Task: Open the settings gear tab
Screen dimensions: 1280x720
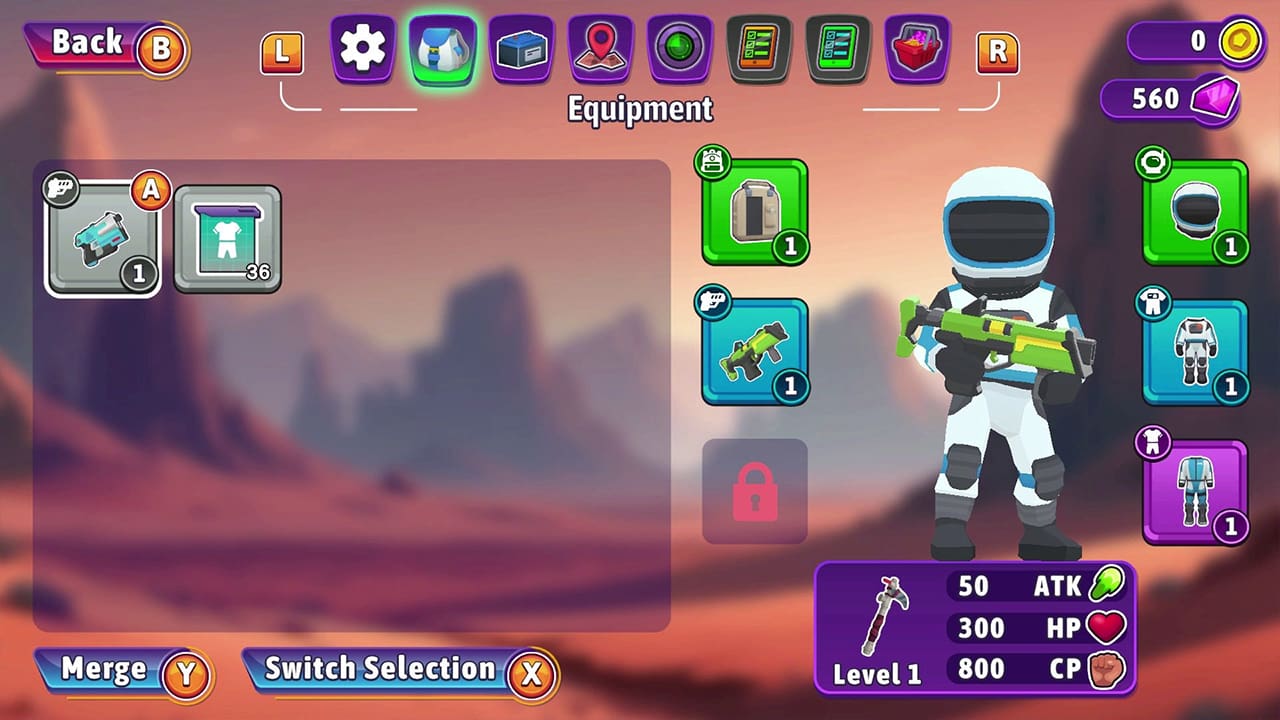Action: (x=360, y=48)
